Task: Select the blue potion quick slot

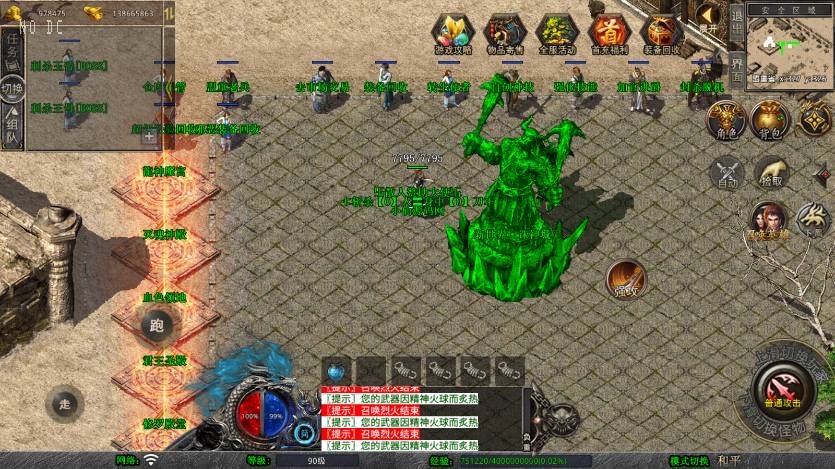Action: [x=336, y=369]
